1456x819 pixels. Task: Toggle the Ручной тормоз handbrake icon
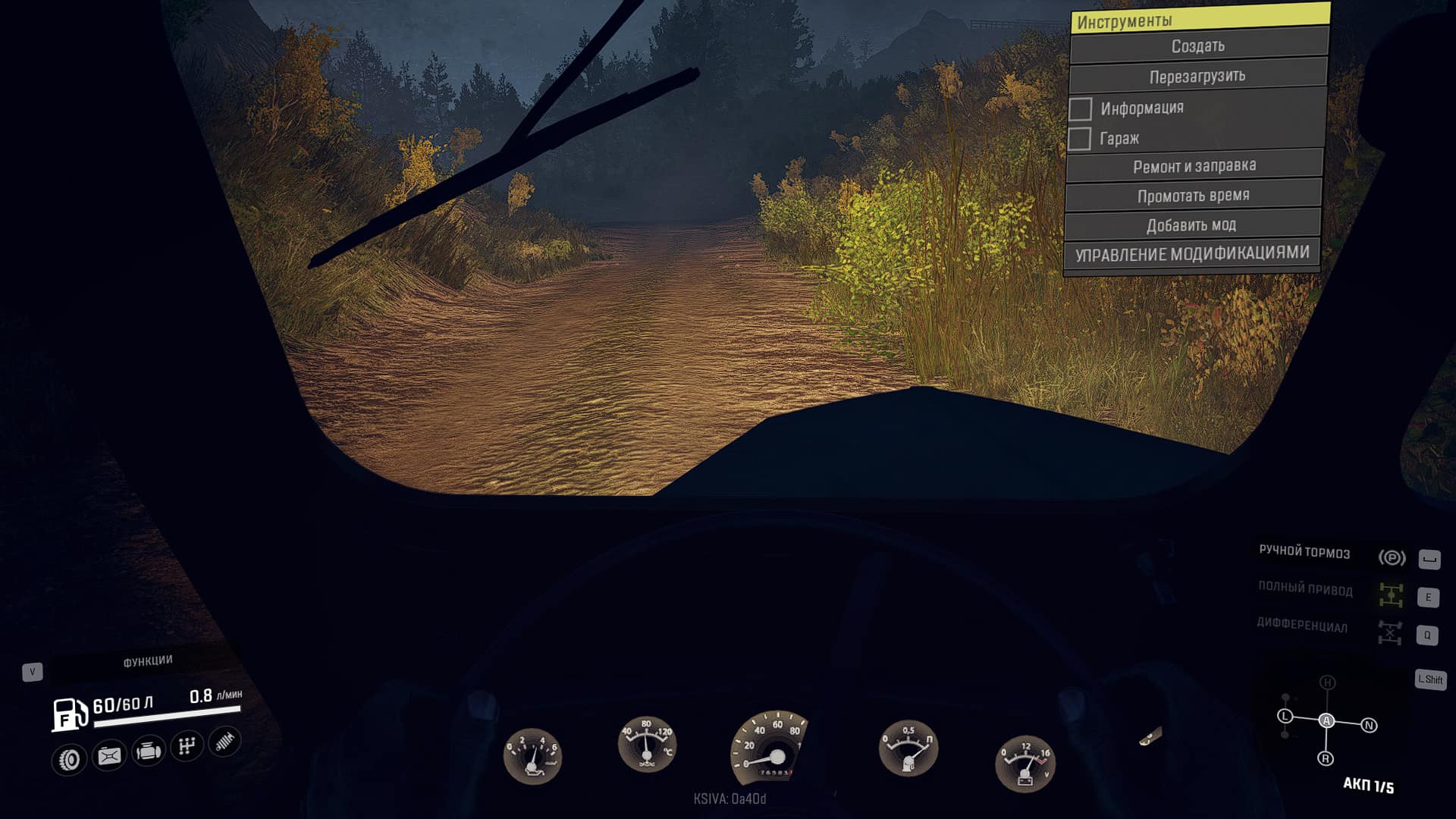click(x=1392, y=558)
